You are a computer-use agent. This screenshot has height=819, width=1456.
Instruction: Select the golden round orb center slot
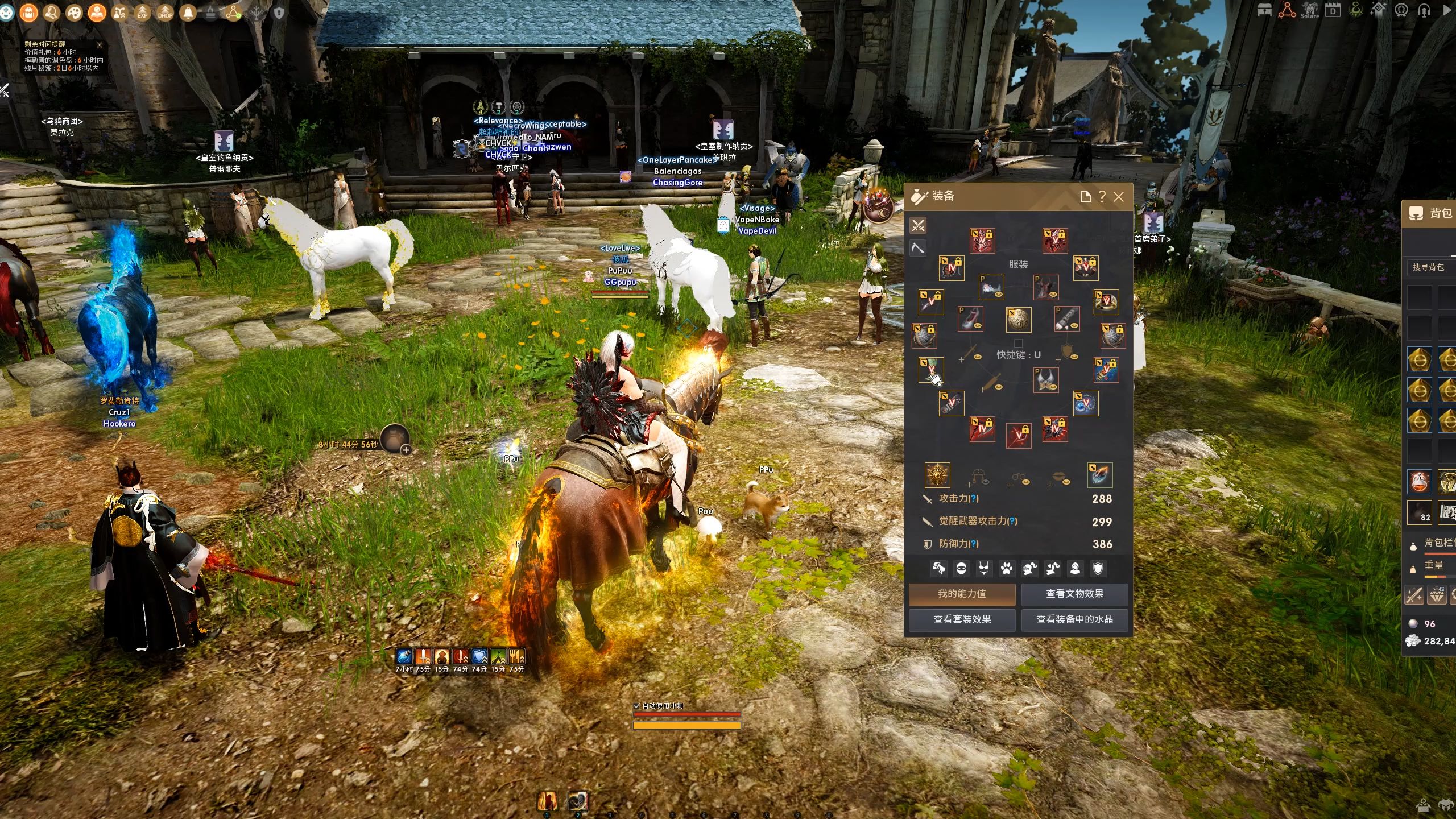tap(1018, 320)
